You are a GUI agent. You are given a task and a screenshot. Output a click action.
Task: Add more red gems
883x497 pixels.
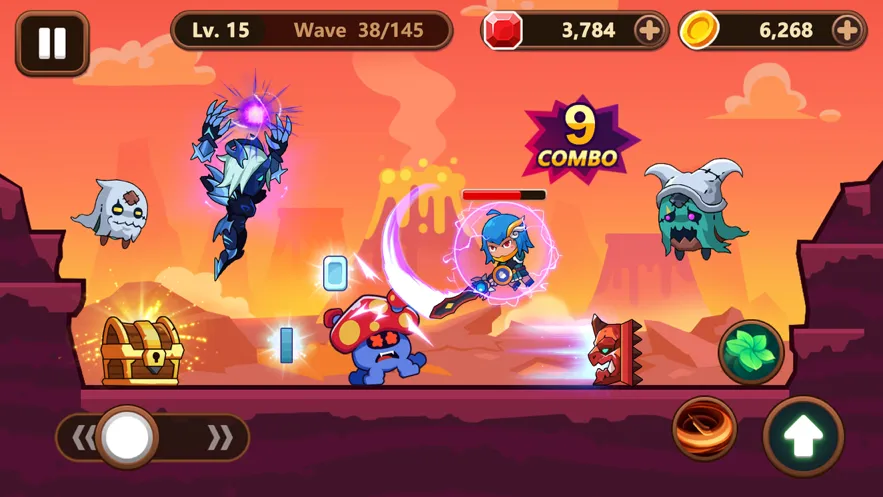[649, 31]
